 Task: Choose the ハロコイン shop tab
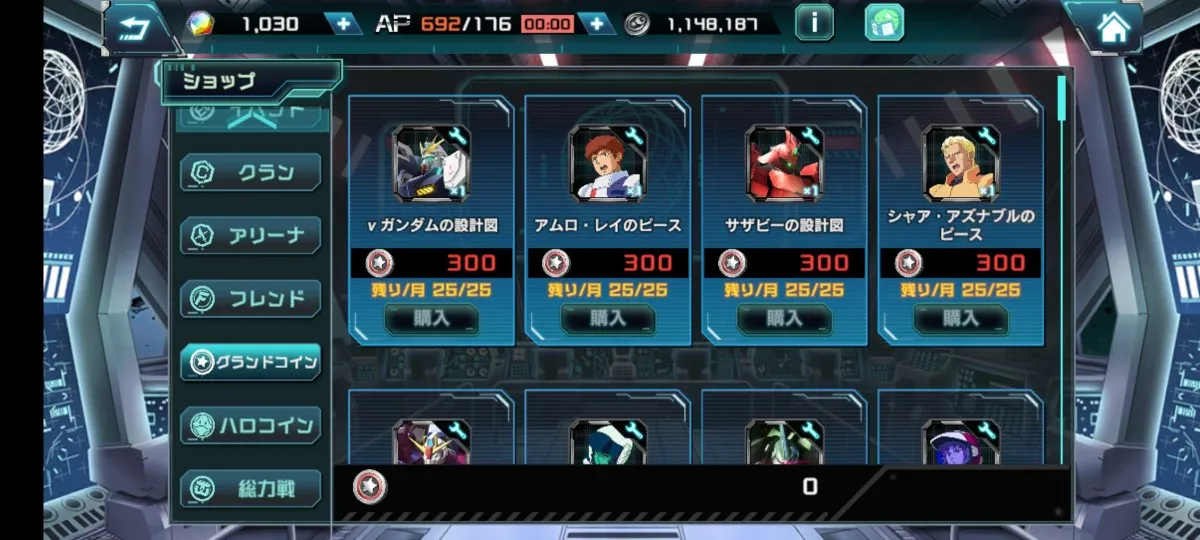250,425
